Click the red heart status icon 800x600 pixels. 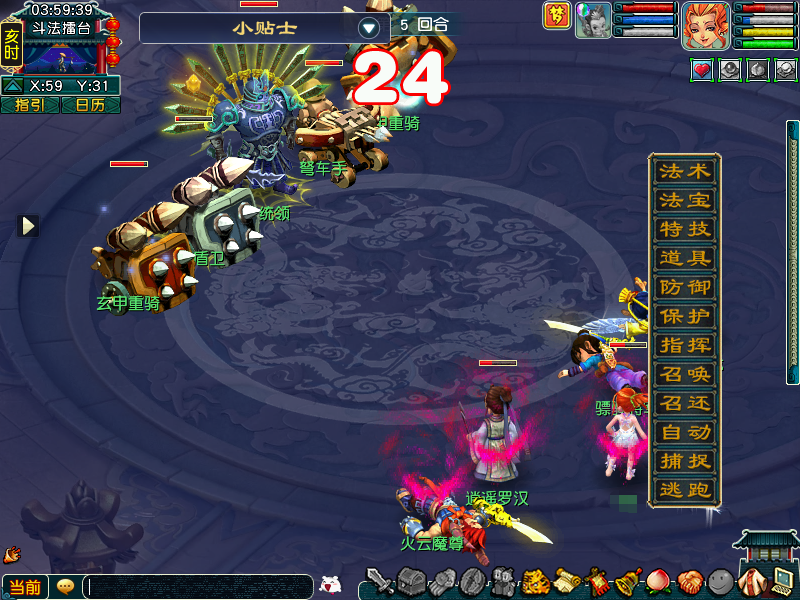click(702, 70)
